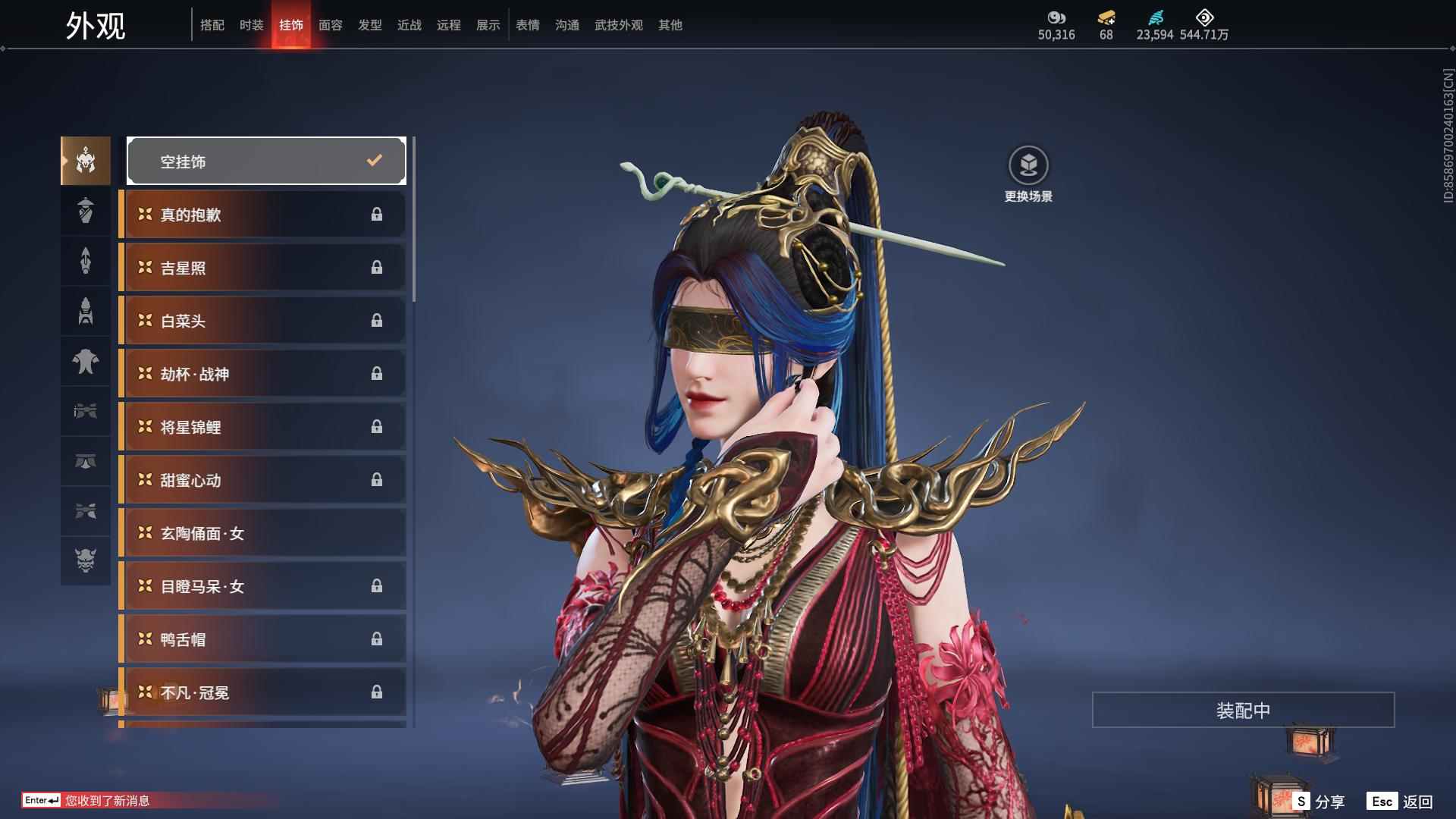Choose the 吉星照 accessory
Viewport: 1456px width, 819px height.
[x=262, y=268]
